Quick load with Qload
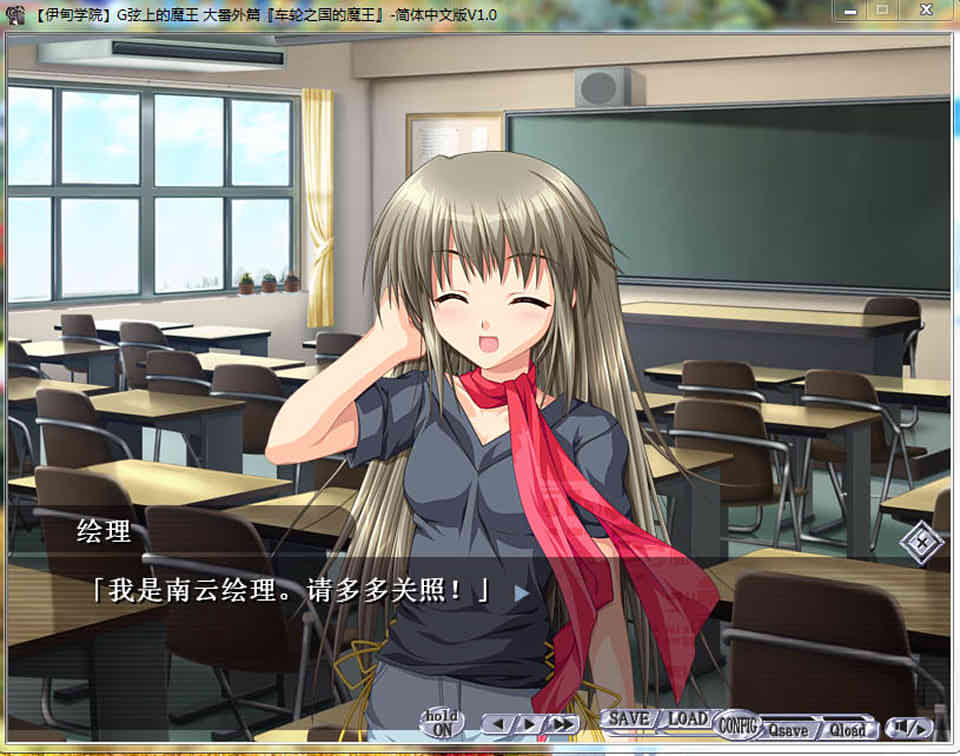The height and width of the screenshot is (756, 960). 848,729
